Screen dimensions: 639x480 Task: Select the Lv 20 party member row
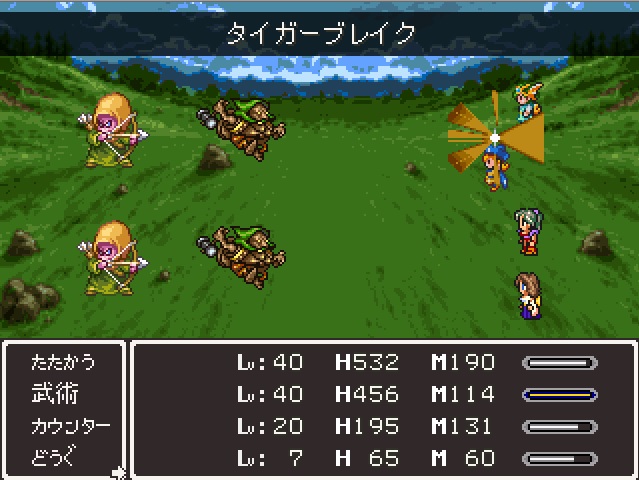(385, 427)
